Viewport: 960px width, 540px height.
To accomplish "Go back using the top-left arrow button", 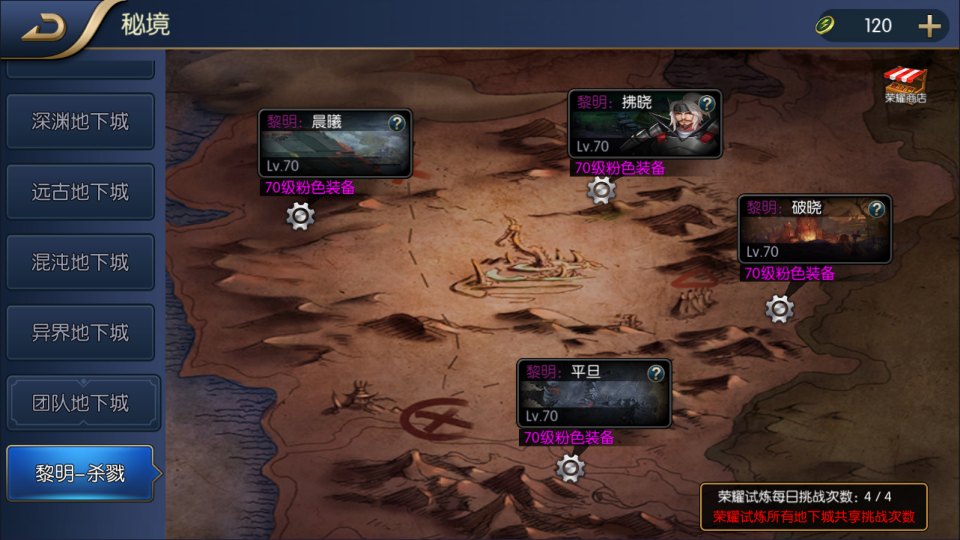I will point(43,26).
